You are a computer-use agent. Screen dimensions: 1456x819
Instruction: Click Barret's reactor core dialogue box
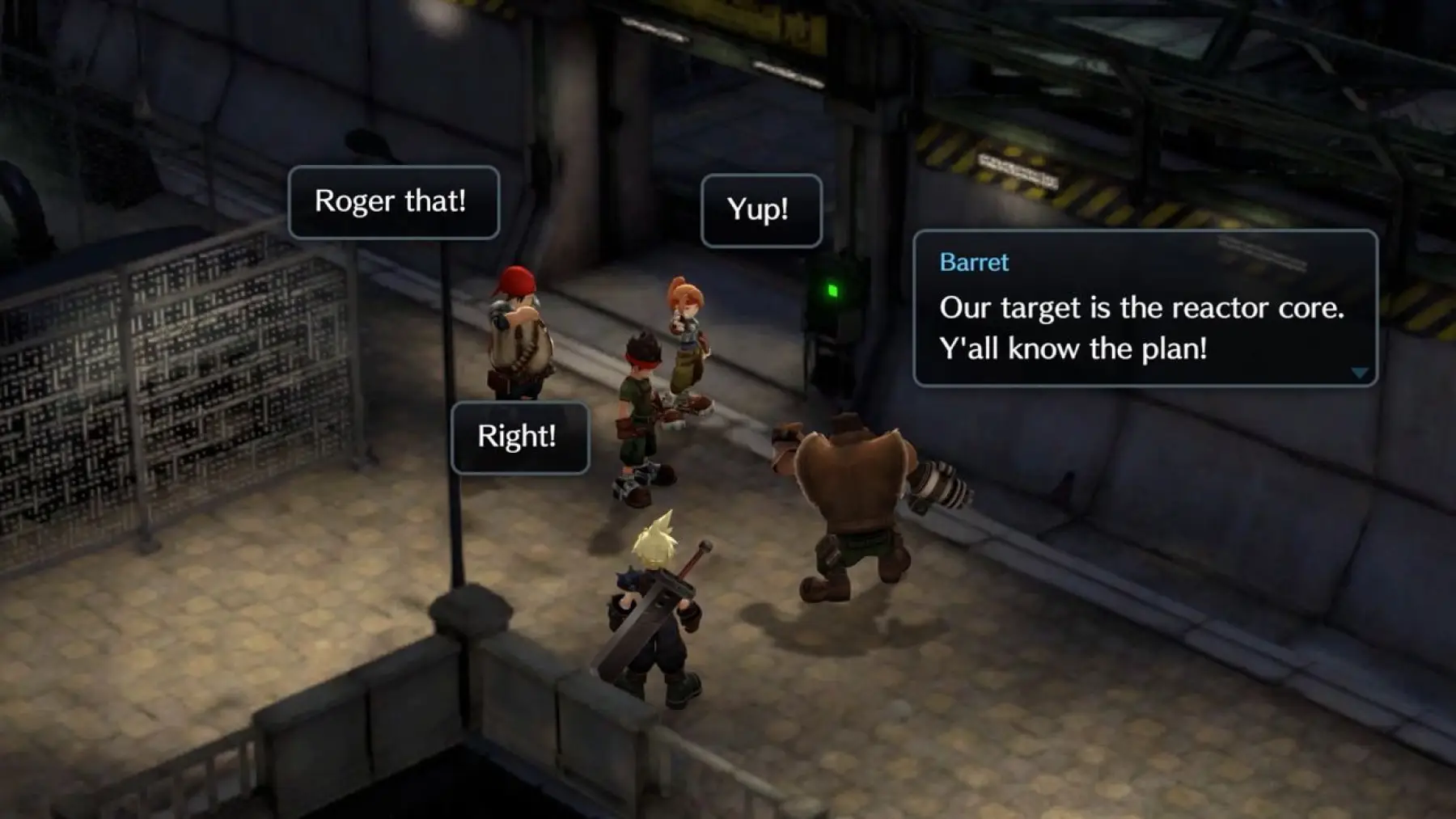point(1144,309)
